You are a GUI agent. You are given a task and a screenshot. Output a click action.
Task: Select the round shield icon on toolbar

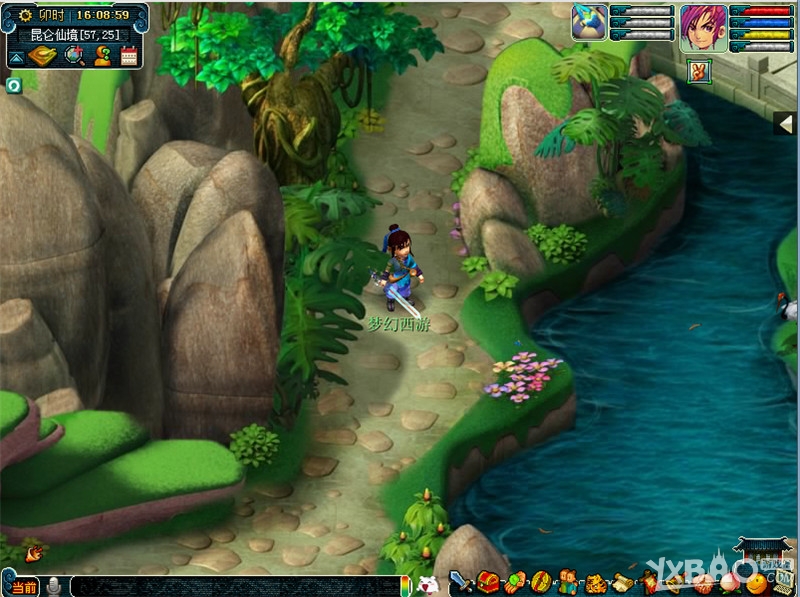point(540,581)
